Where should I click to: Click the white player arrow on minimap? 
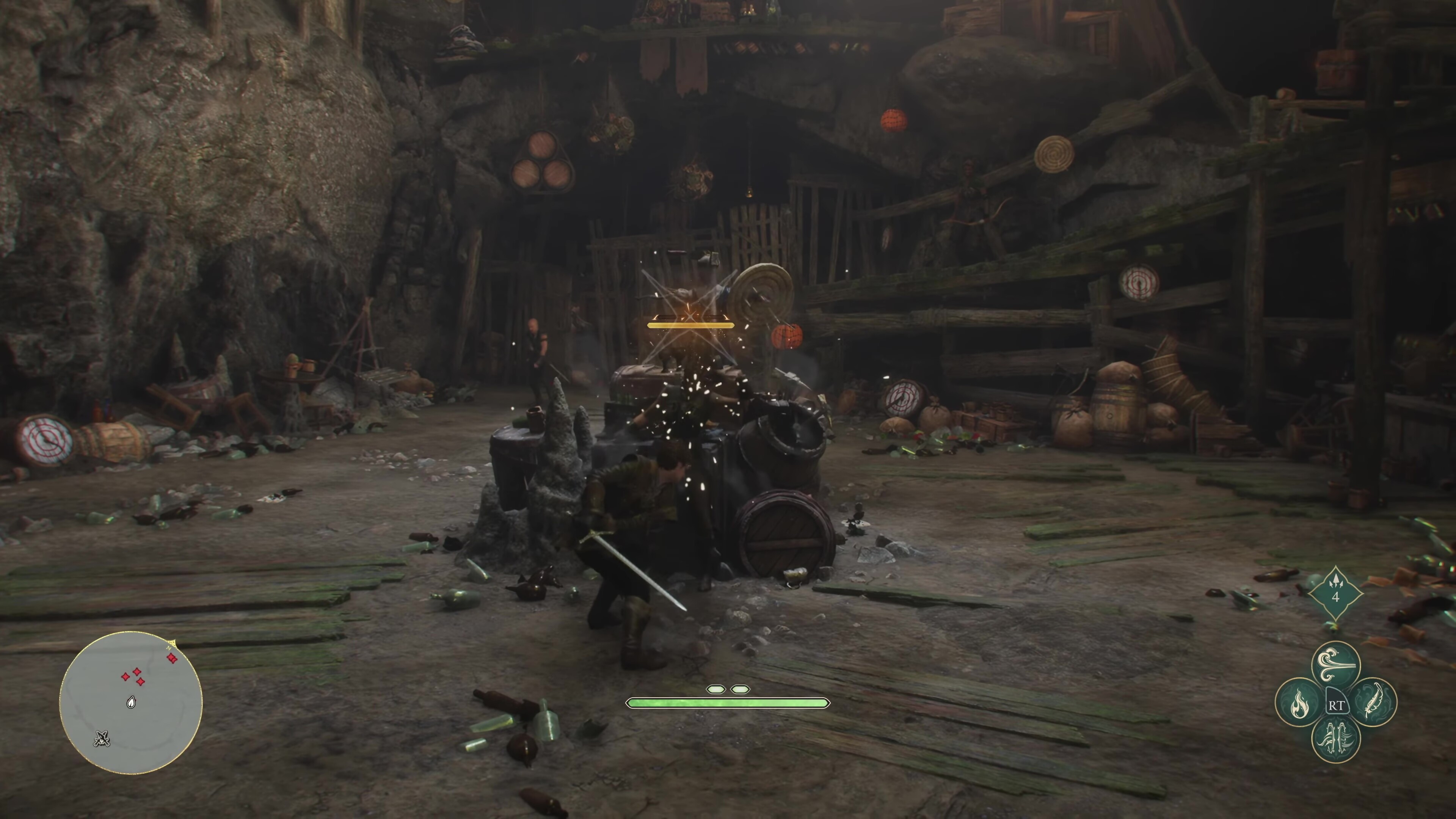131,703
